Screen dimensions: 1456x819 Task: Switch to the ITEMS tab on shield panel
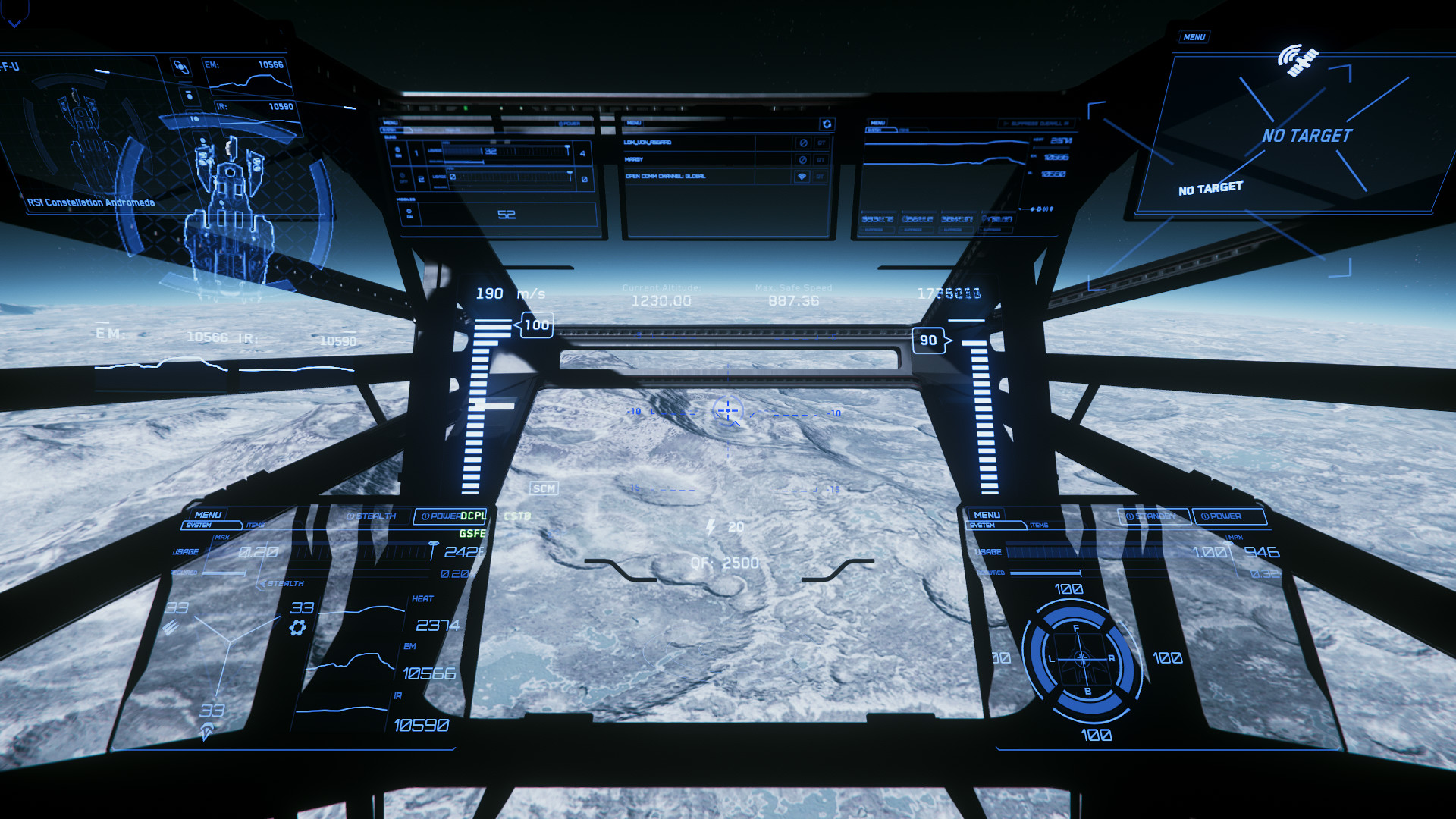[x=1038, y=525]
